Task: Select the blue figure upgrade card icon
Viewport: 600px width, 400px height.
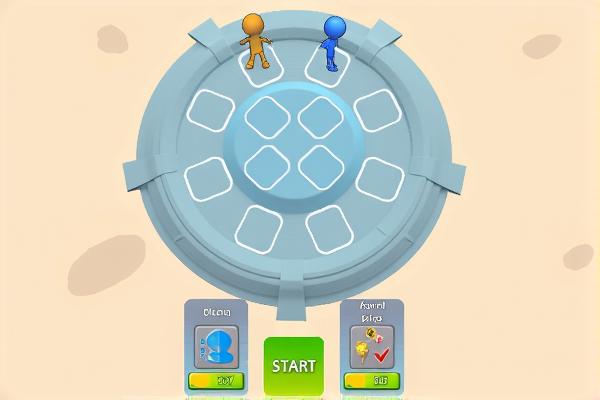Action: (216, 346)
